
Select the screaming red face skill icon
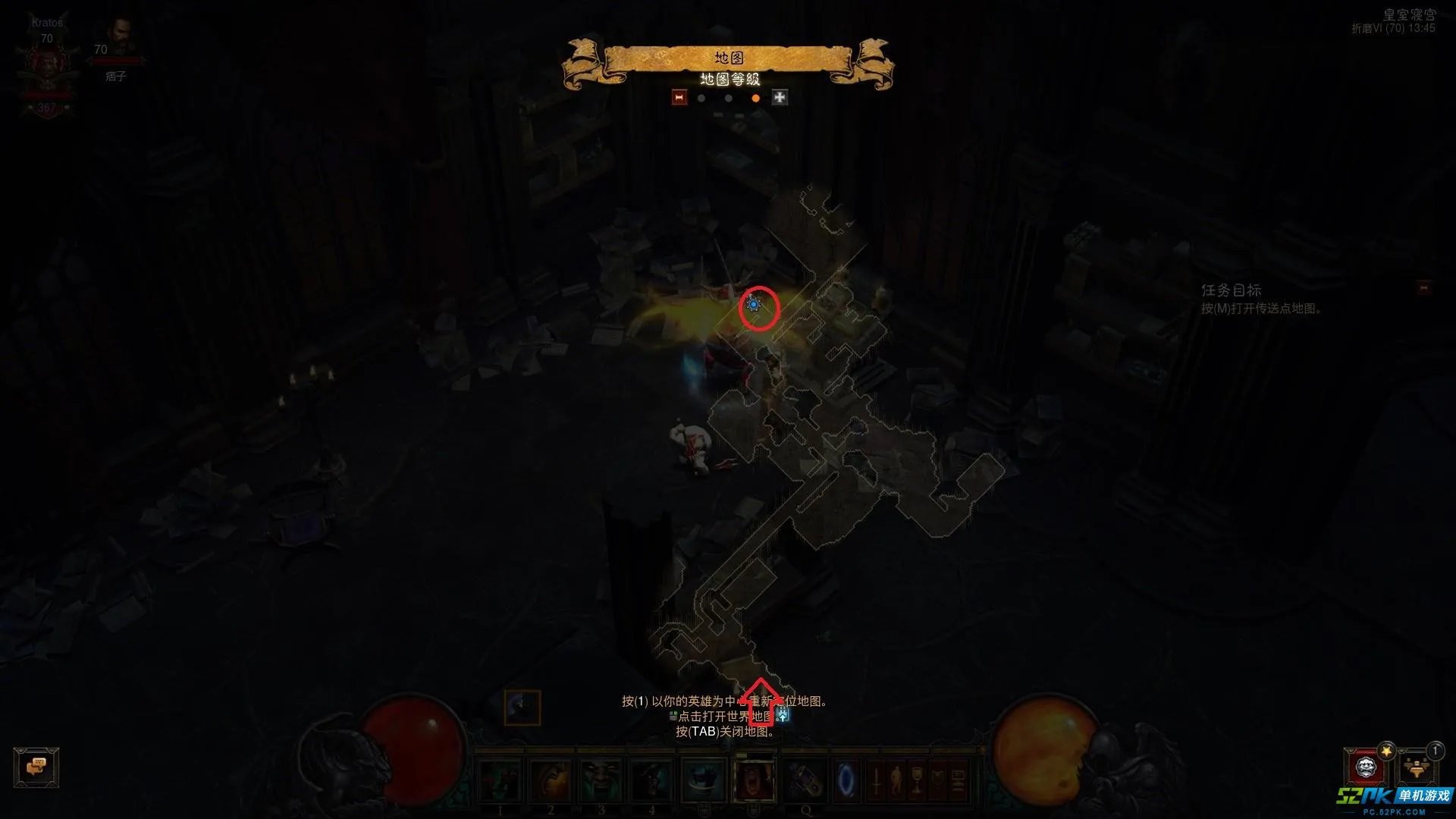coord(755,780)
